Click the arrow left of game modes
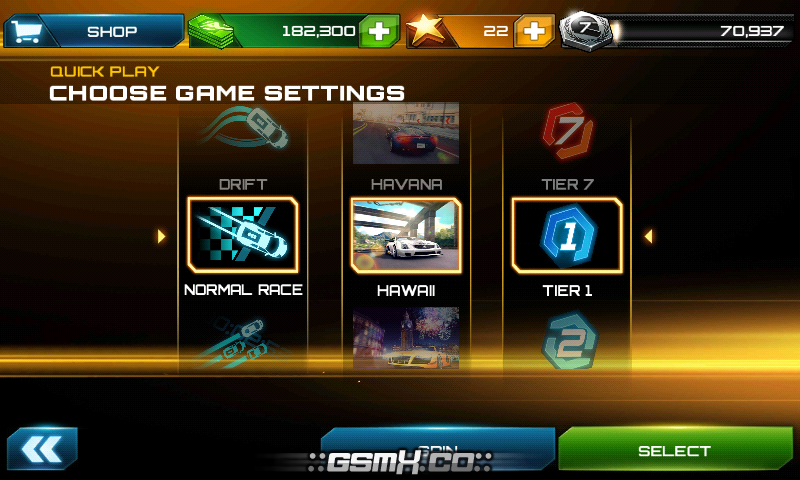This screenshot has width=800, height=480. click(x=161, y=236)
